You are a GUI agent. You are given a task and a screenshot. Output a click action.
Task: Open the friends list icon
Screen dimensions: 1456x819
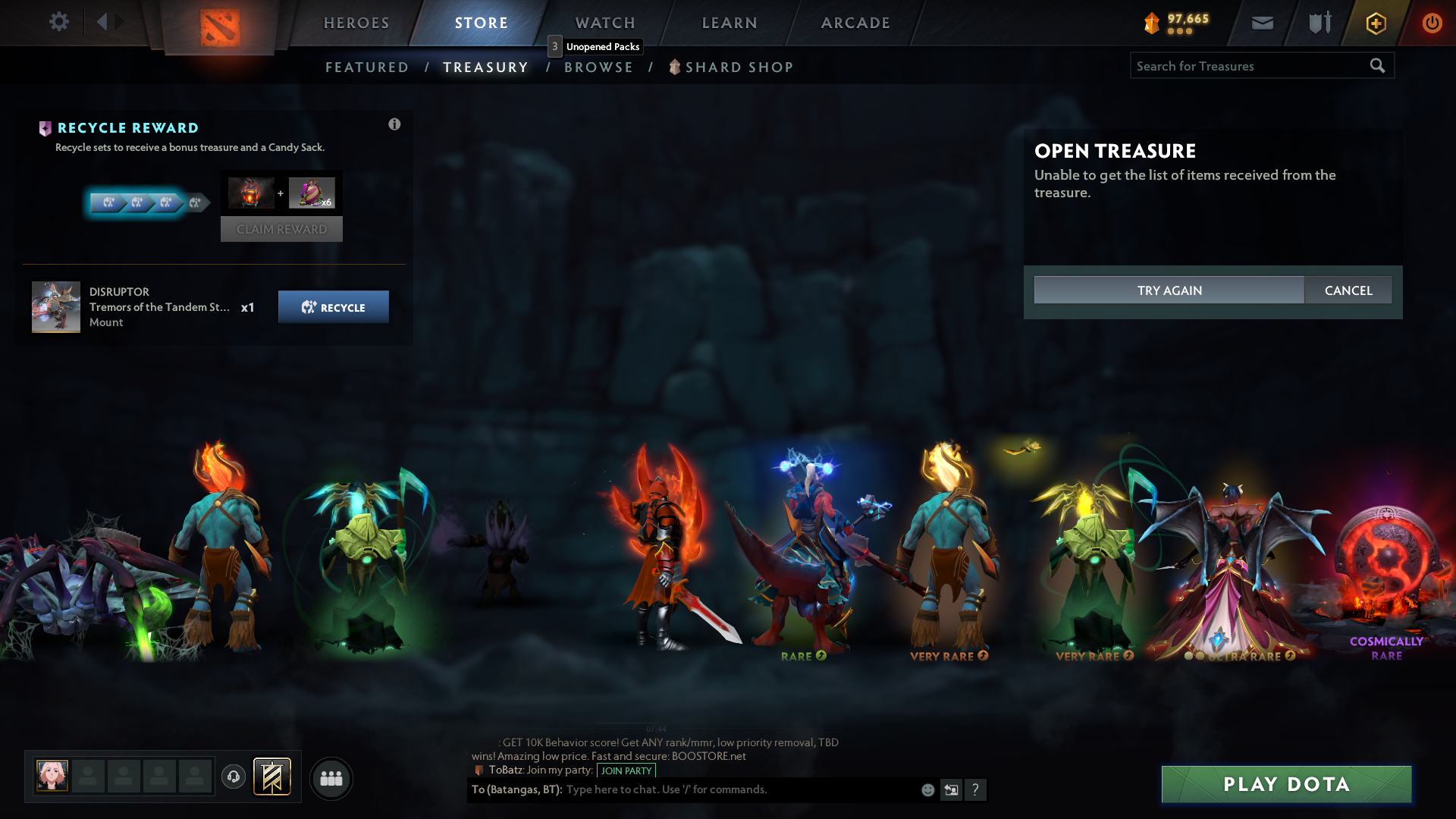pos(331,778)
